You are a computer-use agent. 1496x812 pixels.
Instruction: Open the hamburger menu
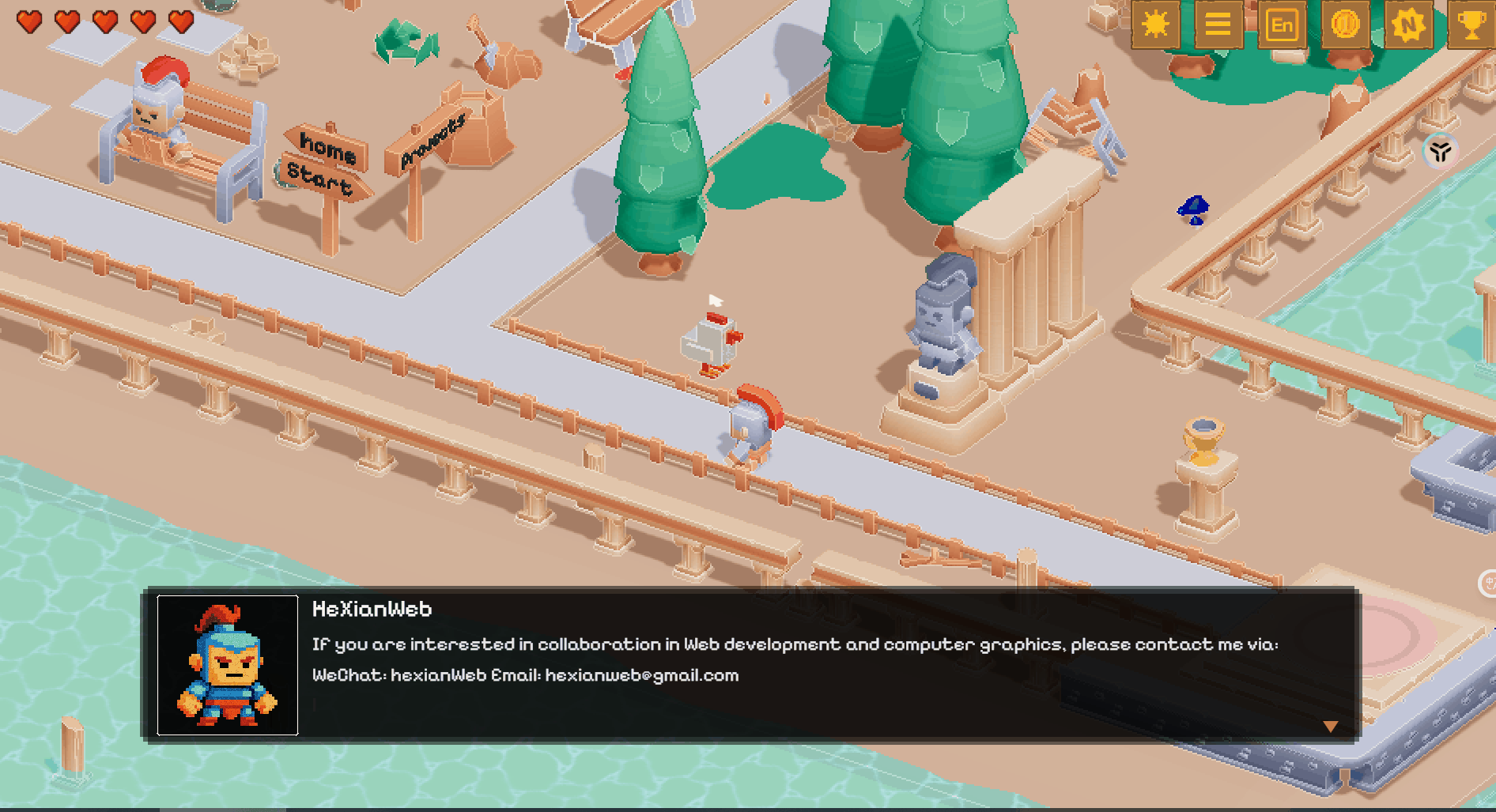click(x=1218, y=25)
